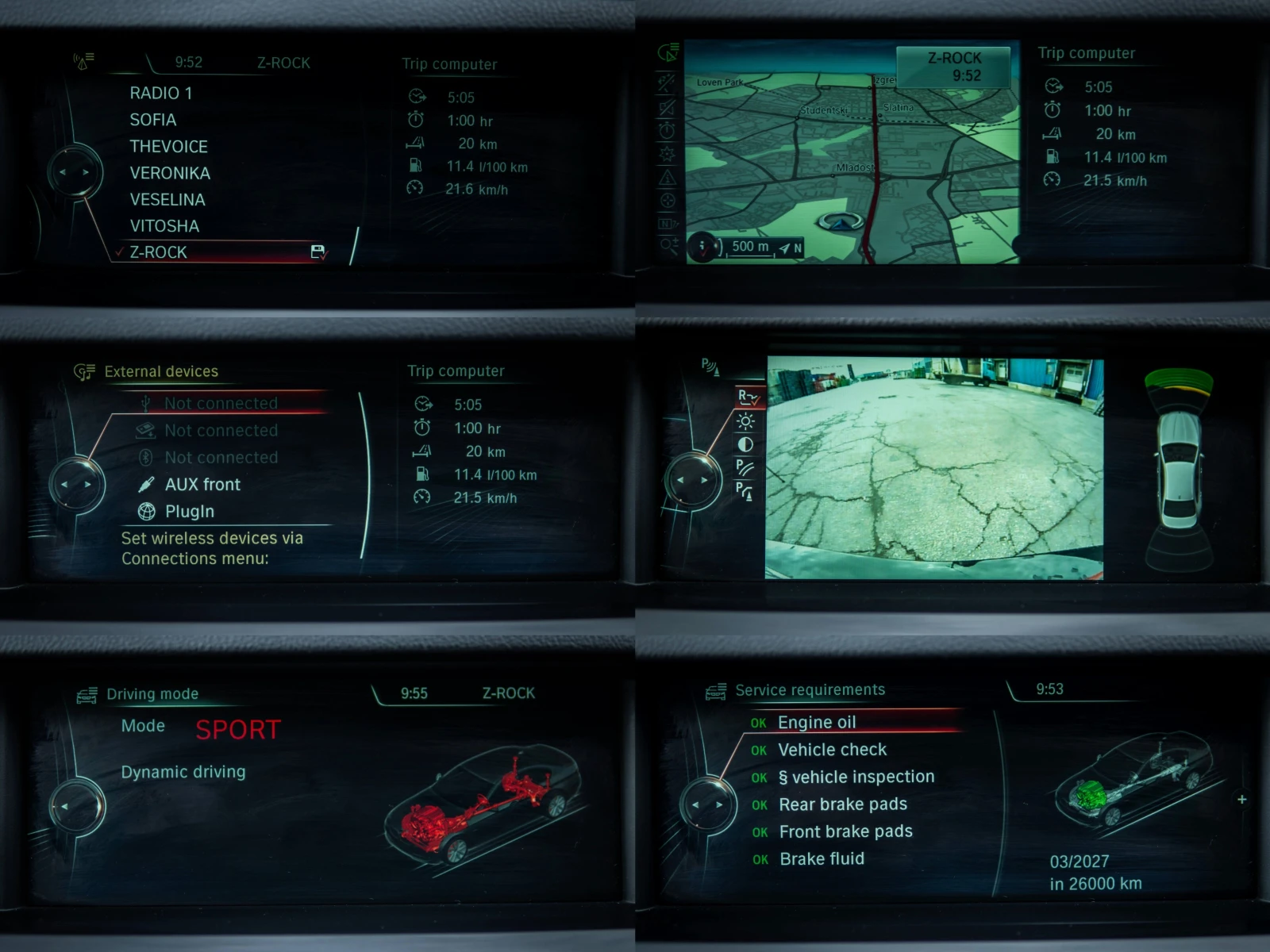
Task: Click the camera contrast half-circle icon
Action: point(745,444)
